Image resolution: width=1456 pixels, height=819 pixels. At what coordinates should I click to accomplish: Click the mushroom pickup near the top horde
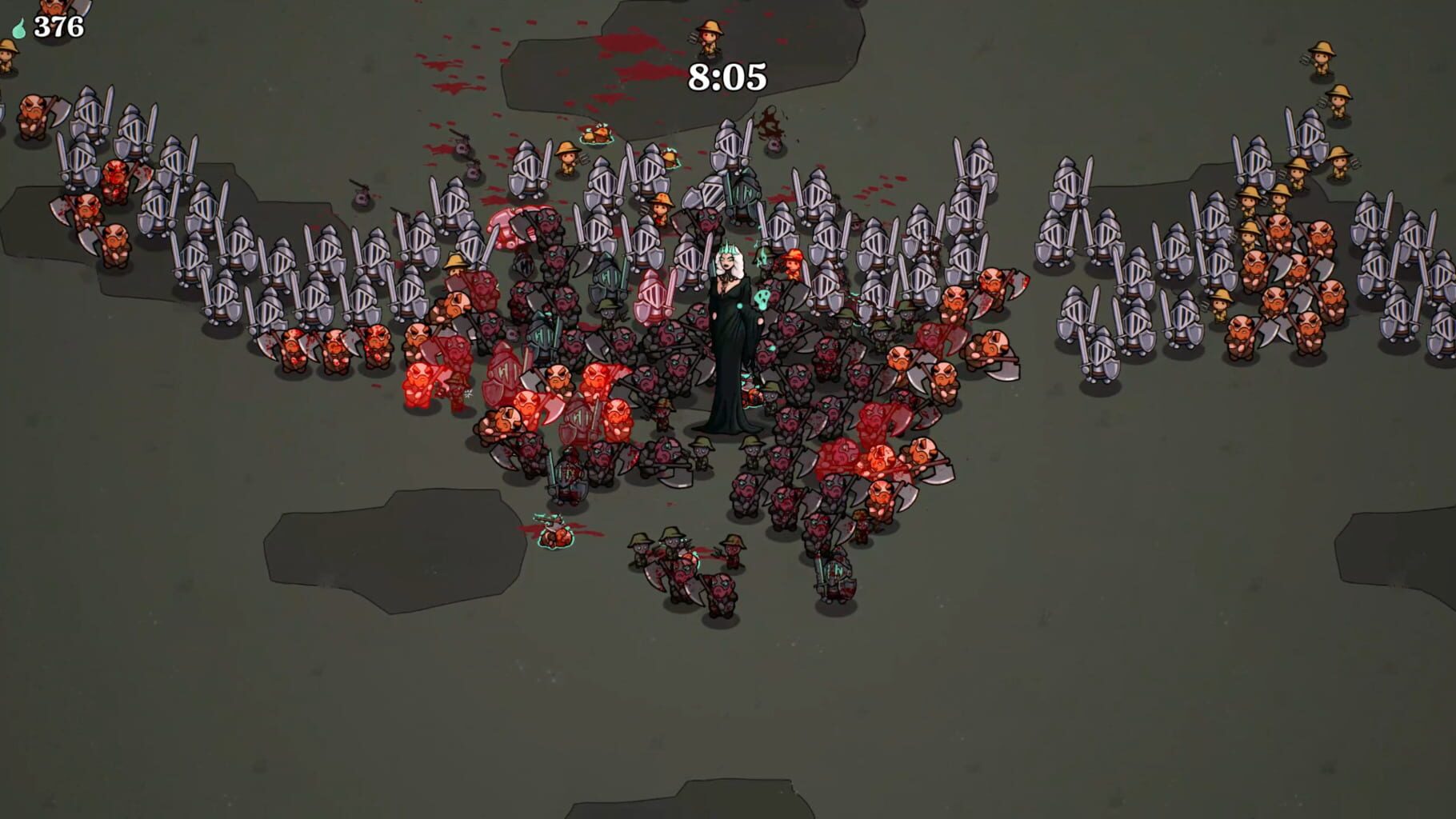coord(596,134)
